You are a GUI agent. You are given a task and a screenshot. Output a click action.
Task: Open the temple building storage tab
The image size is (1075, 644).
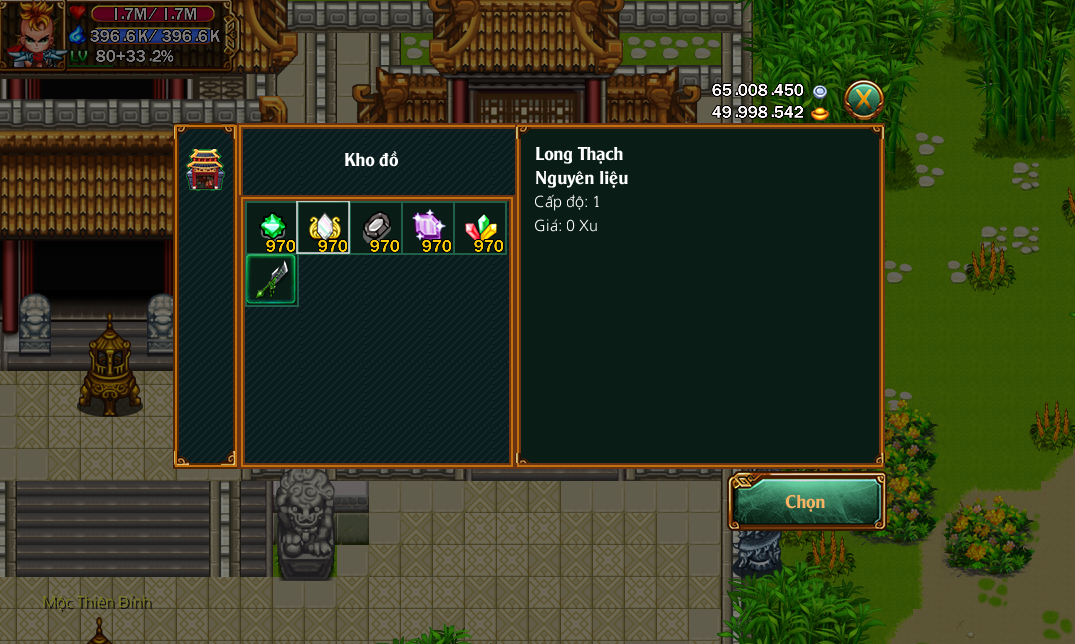pyautogui.click(x=205, y=170)
